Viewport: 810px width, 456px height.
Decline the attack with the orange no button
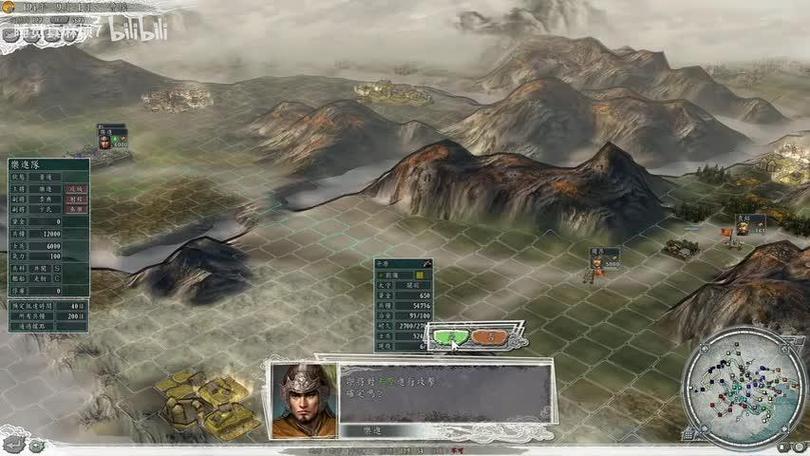pyautogui.click(x=490, y=337)
